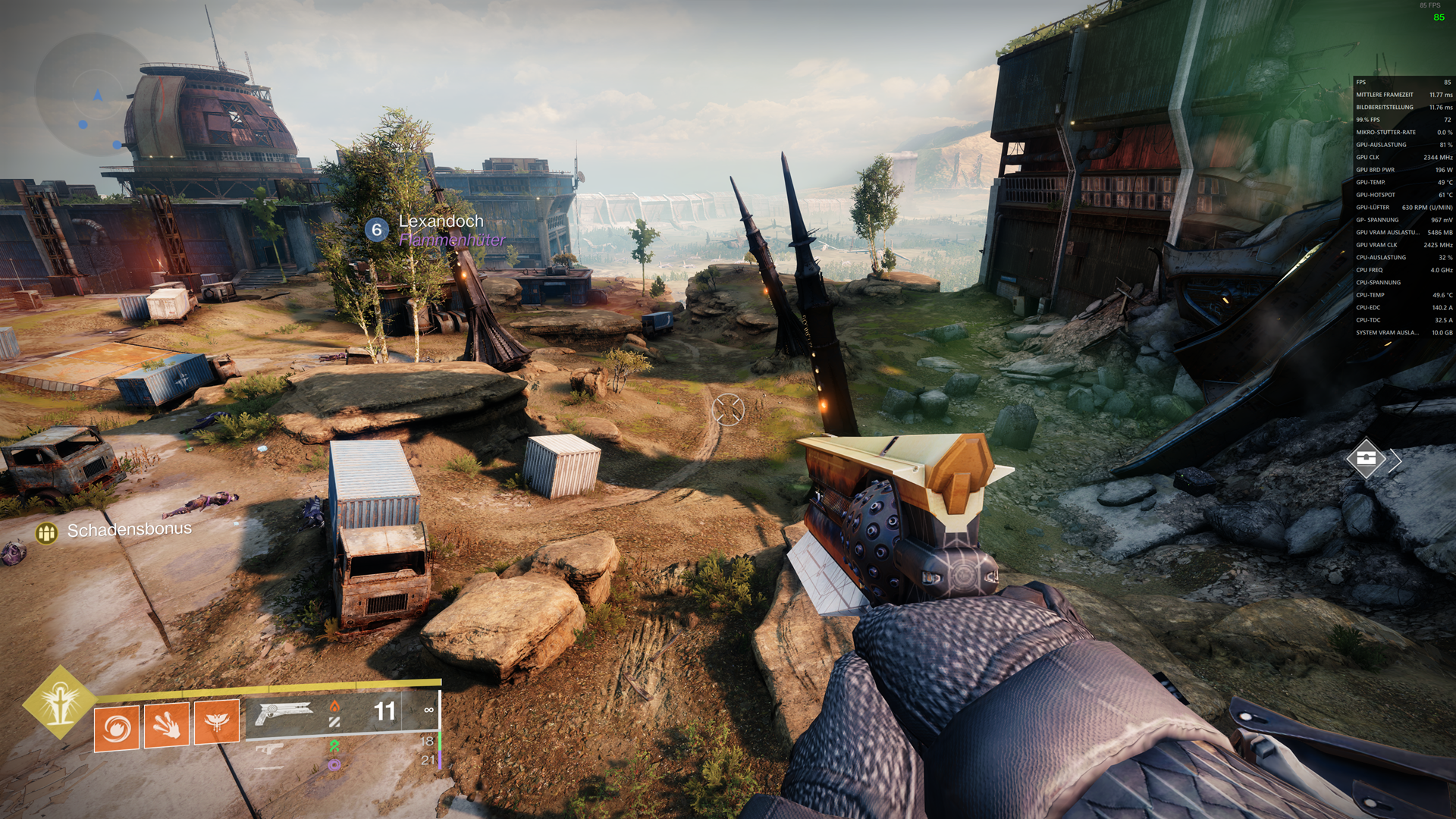The width and height of the screenshot is (1456, 819).
Task: Select the equipped hand cannon weapon
Action: tap(284, 713)
